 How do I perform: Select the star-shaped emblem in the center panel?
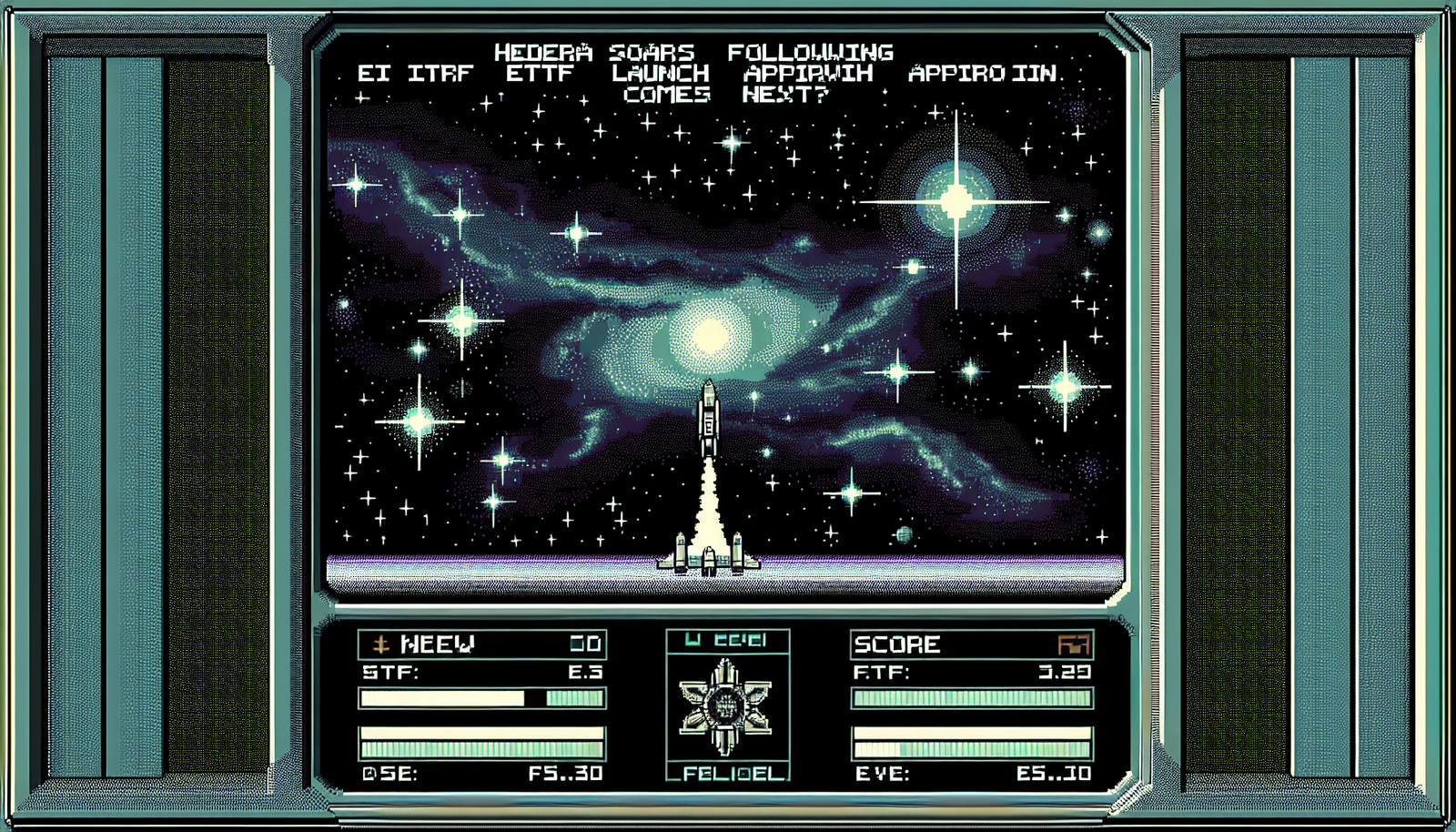pos(726,707)
